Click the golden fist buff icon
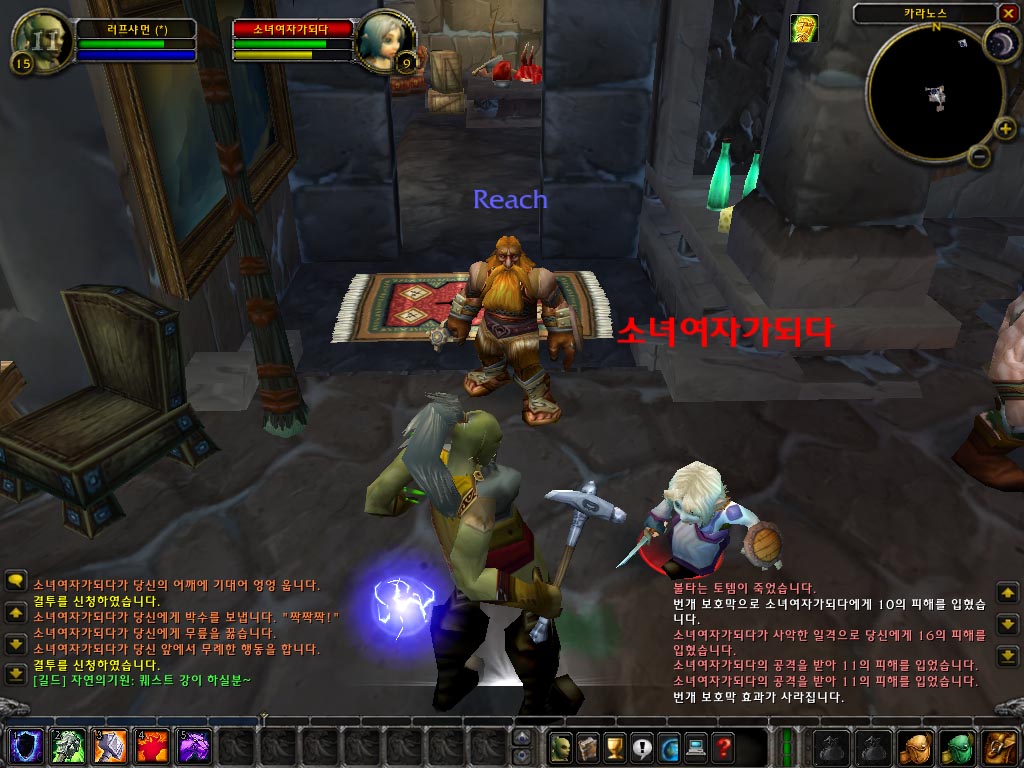The image size is (1024, 768). click(x=804, y=29)
